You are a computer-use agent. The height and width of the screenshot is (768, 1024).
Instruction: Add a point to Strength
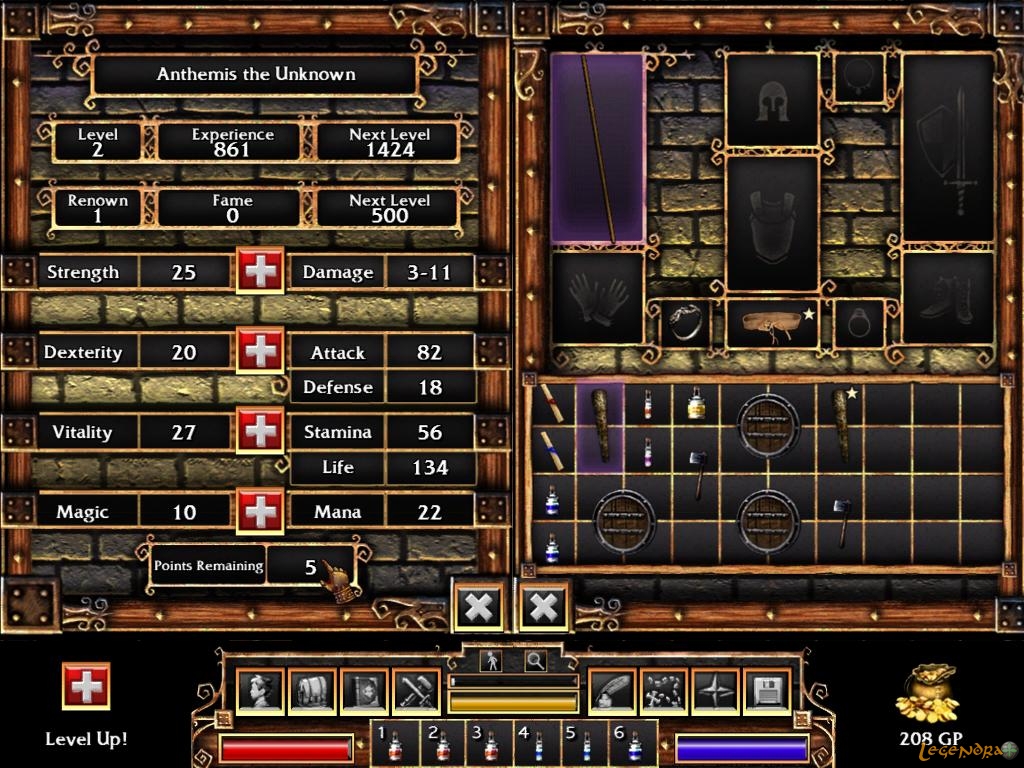[x=260, y=271]
